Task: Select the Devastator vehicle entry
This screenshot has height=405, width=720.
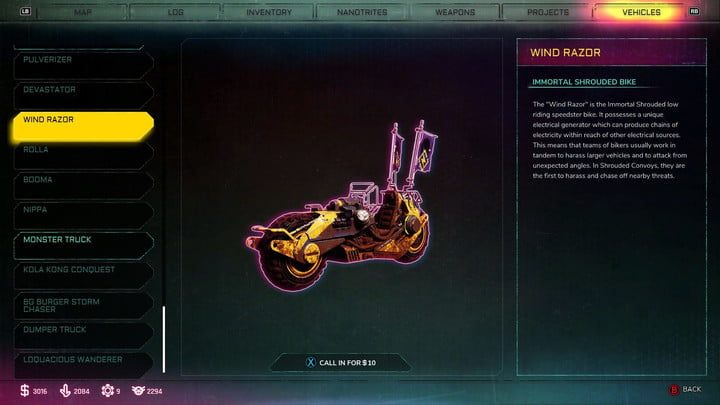Action: coord(80,90)
